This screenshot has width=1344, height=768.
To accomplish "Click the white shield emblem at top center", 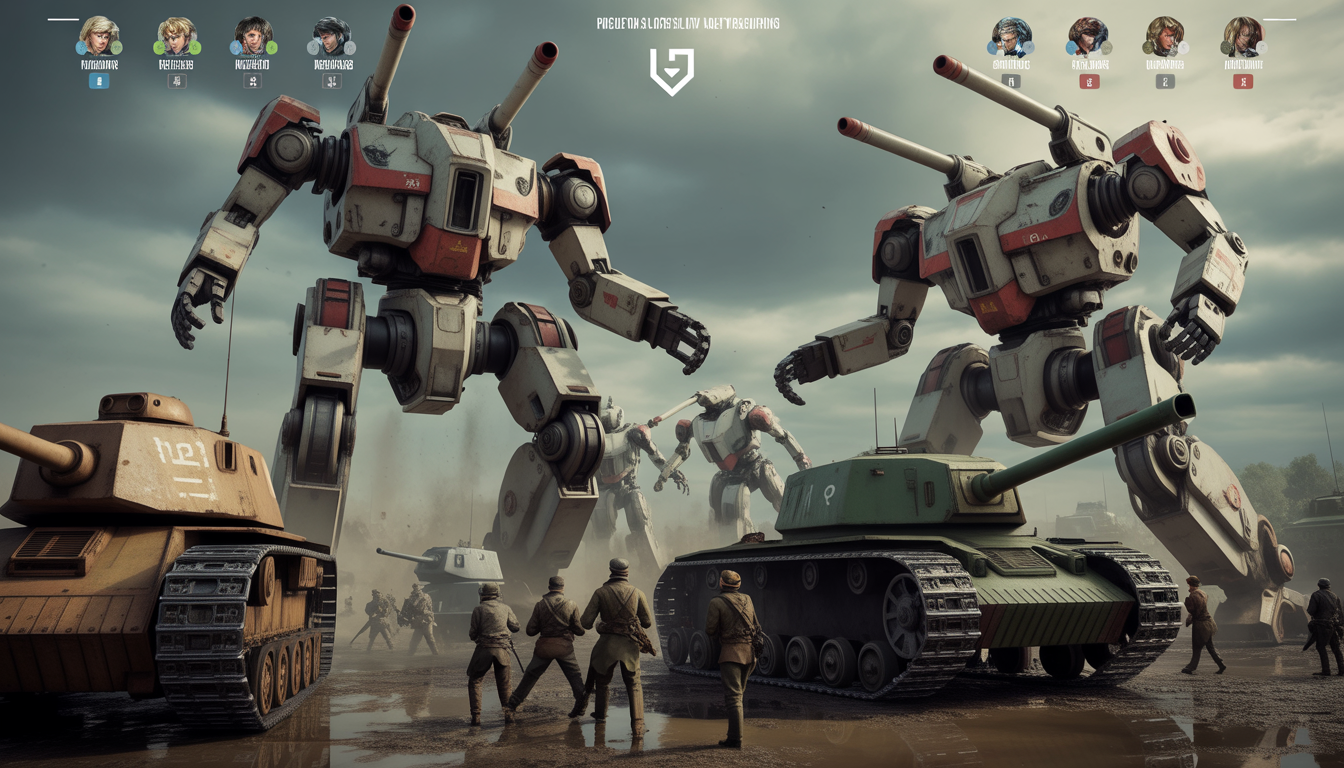I will [x=671, y=72].
